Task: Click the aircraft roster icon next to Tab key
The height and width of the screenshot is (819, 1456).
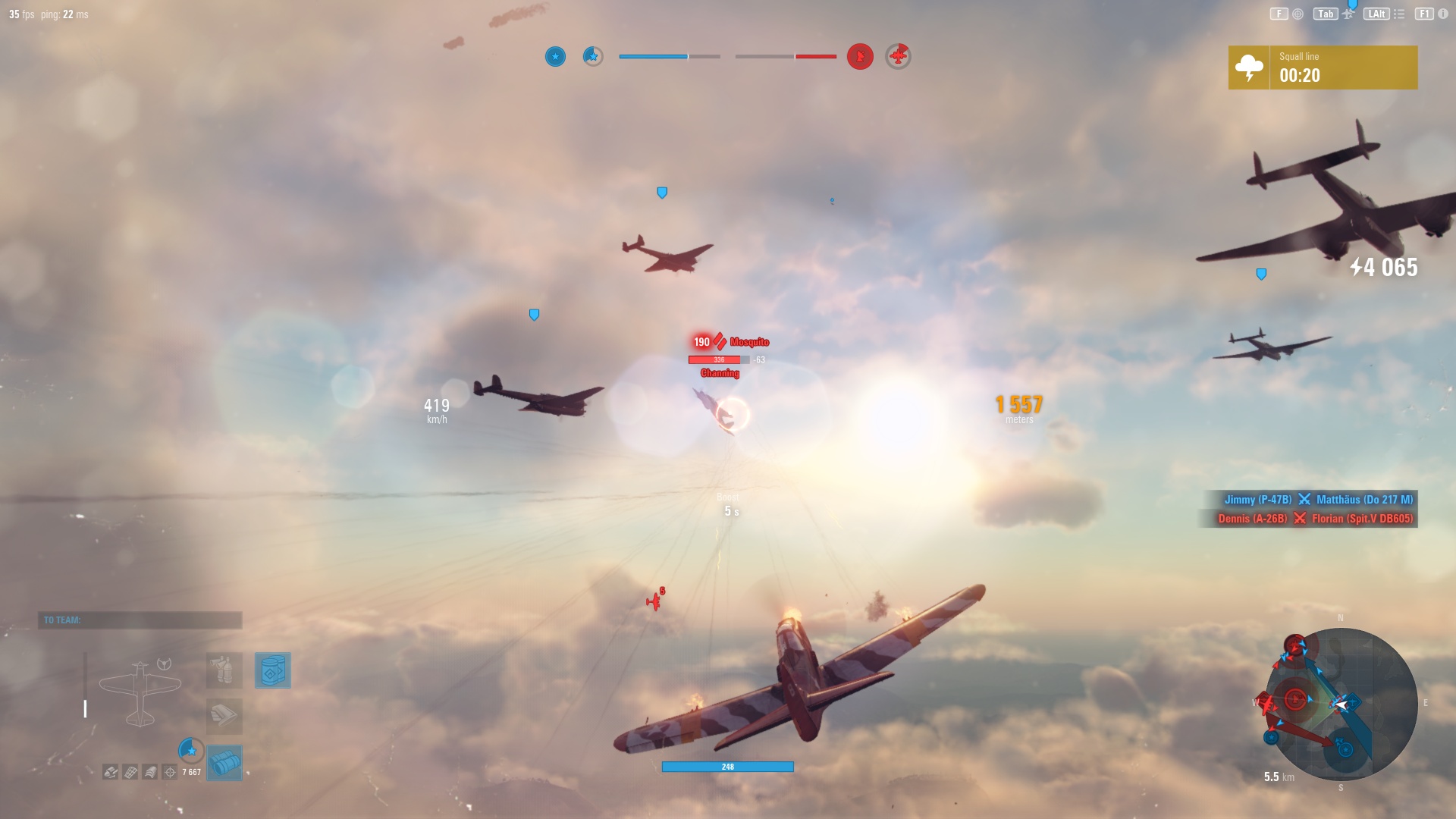Action: [x=1348, y=14]
